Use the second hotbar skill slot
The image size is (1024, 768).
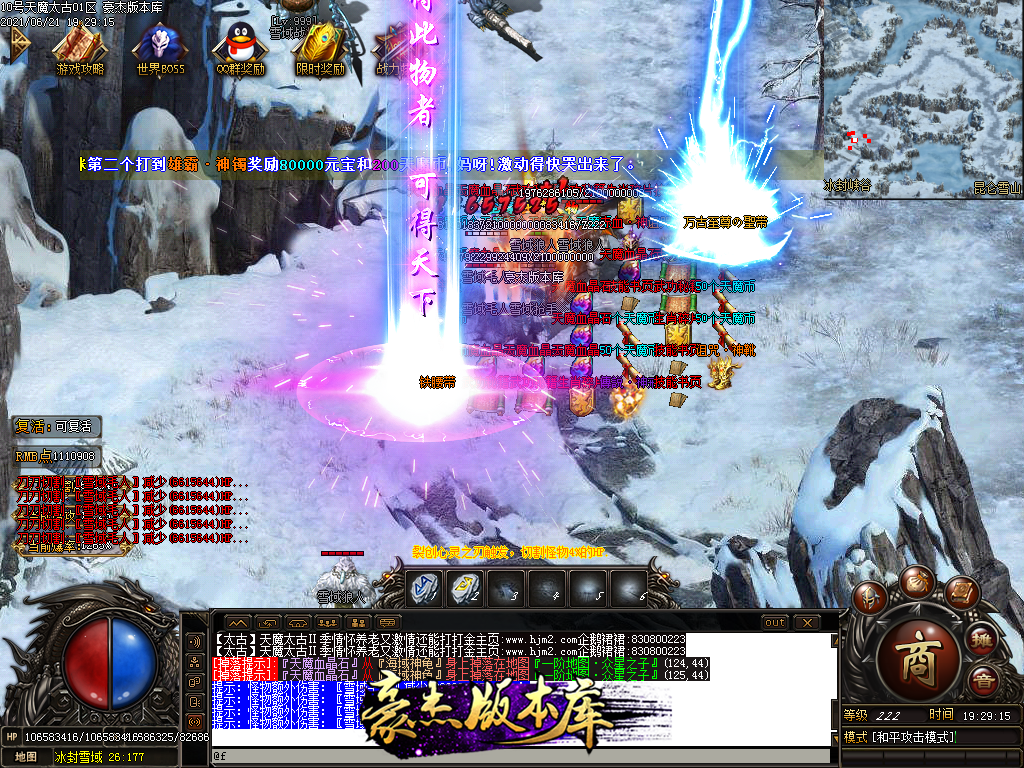(x=467, y=589)
